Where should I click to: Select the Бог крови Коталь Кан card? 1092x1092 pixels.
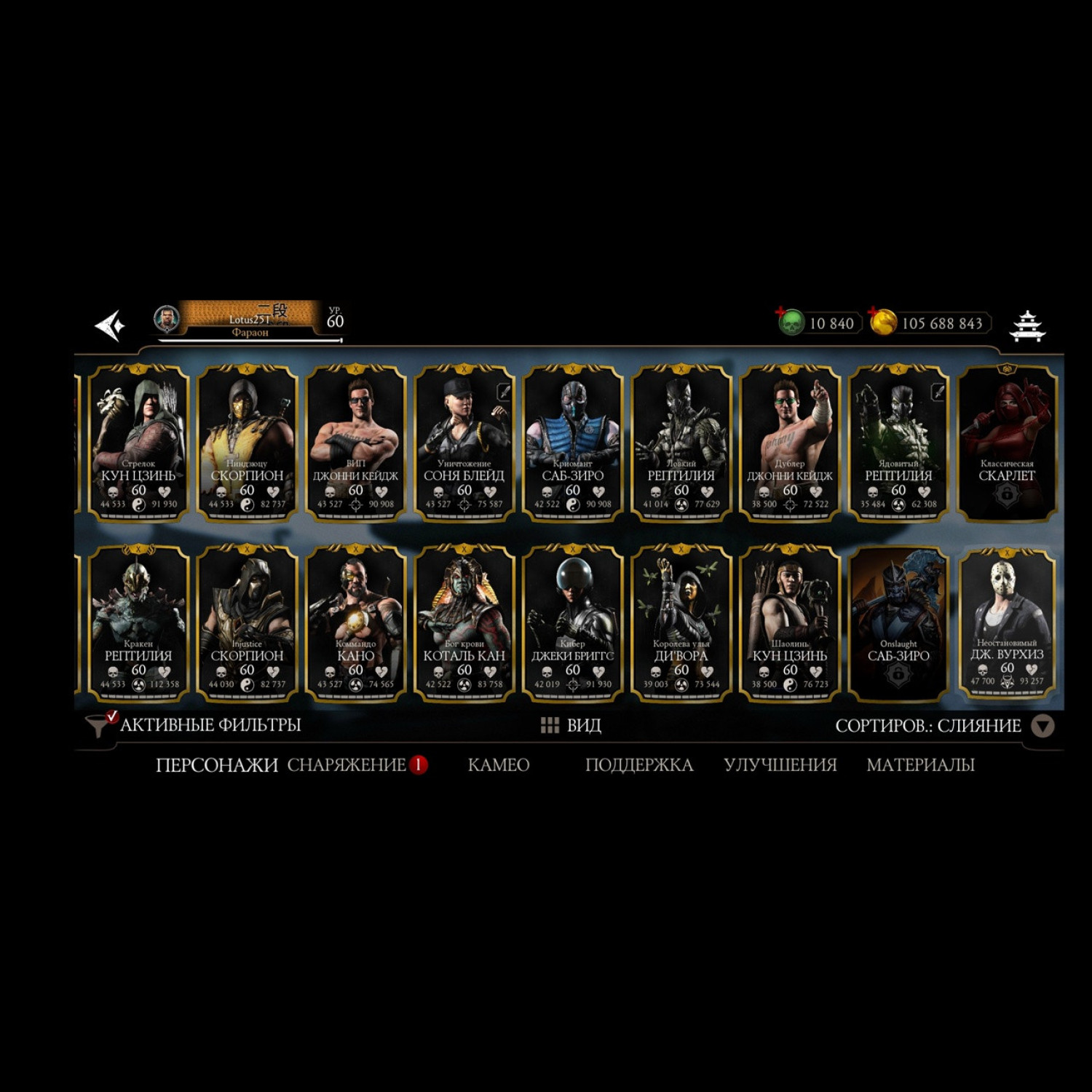[x=464, y=624]
